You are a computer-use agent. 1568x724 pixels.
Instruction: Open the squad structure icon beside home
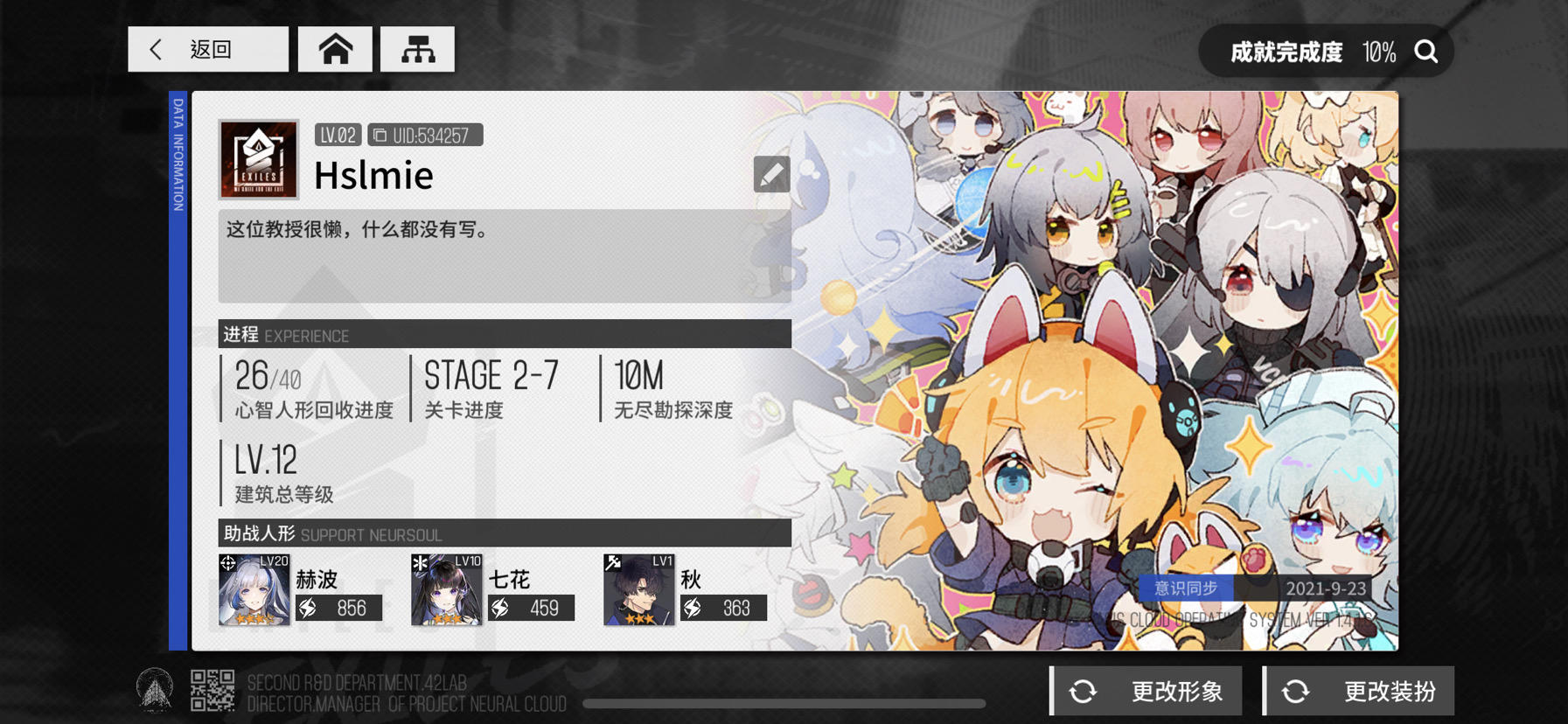pos(418,49)
